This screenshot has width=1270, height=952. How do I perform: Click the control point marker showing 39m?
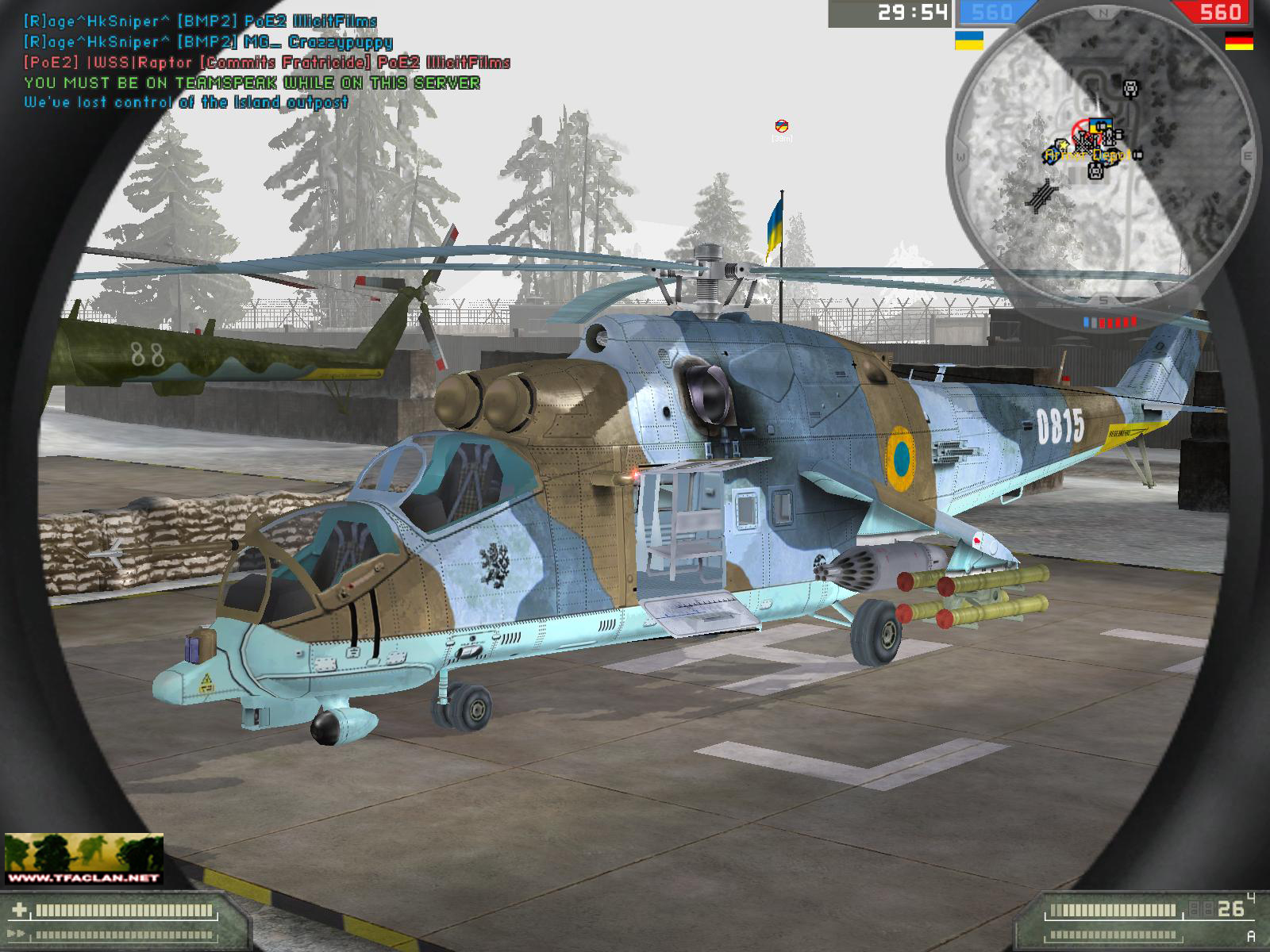pyautogui.click(x=782, y=125)
